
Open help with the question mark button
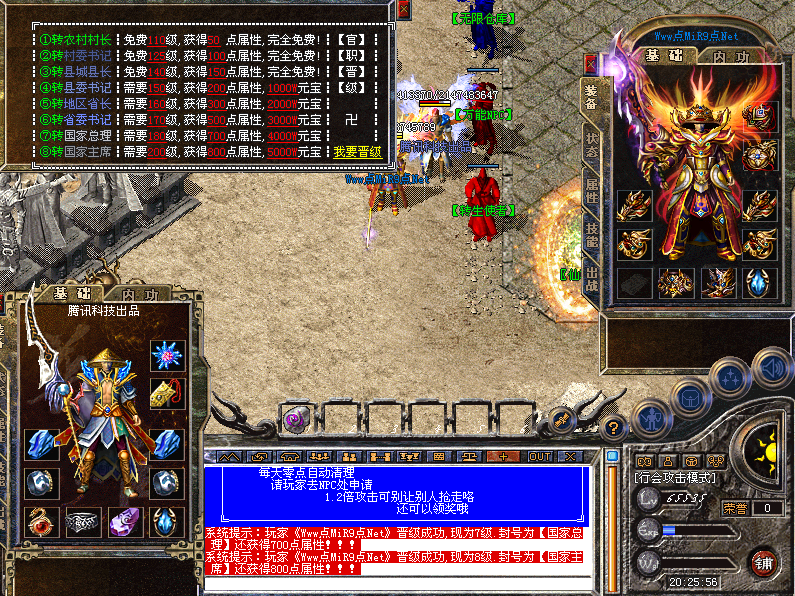coord(615,426)
